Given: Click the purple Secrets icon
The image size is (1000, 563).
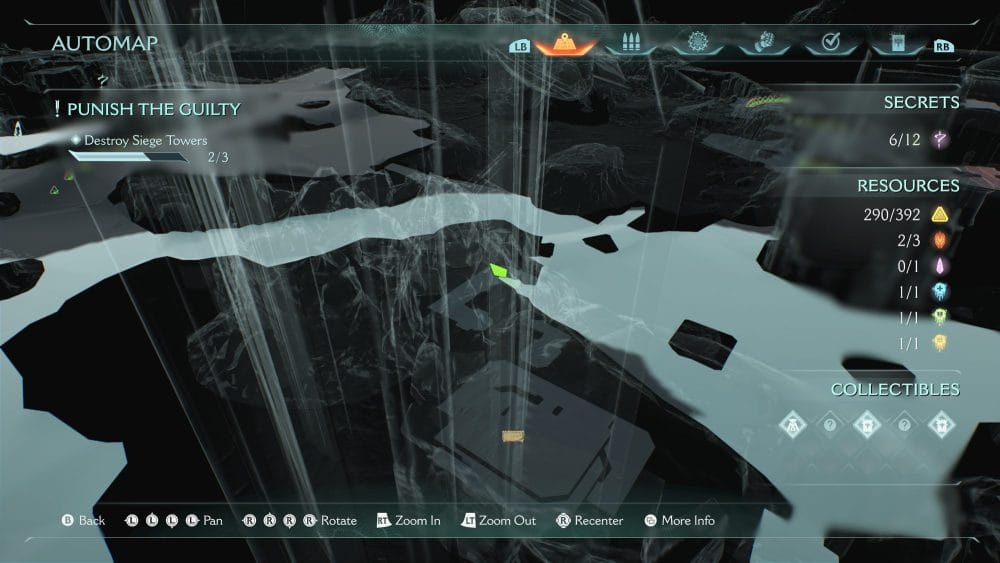Looking at the screenshot, I should (940, 140).
